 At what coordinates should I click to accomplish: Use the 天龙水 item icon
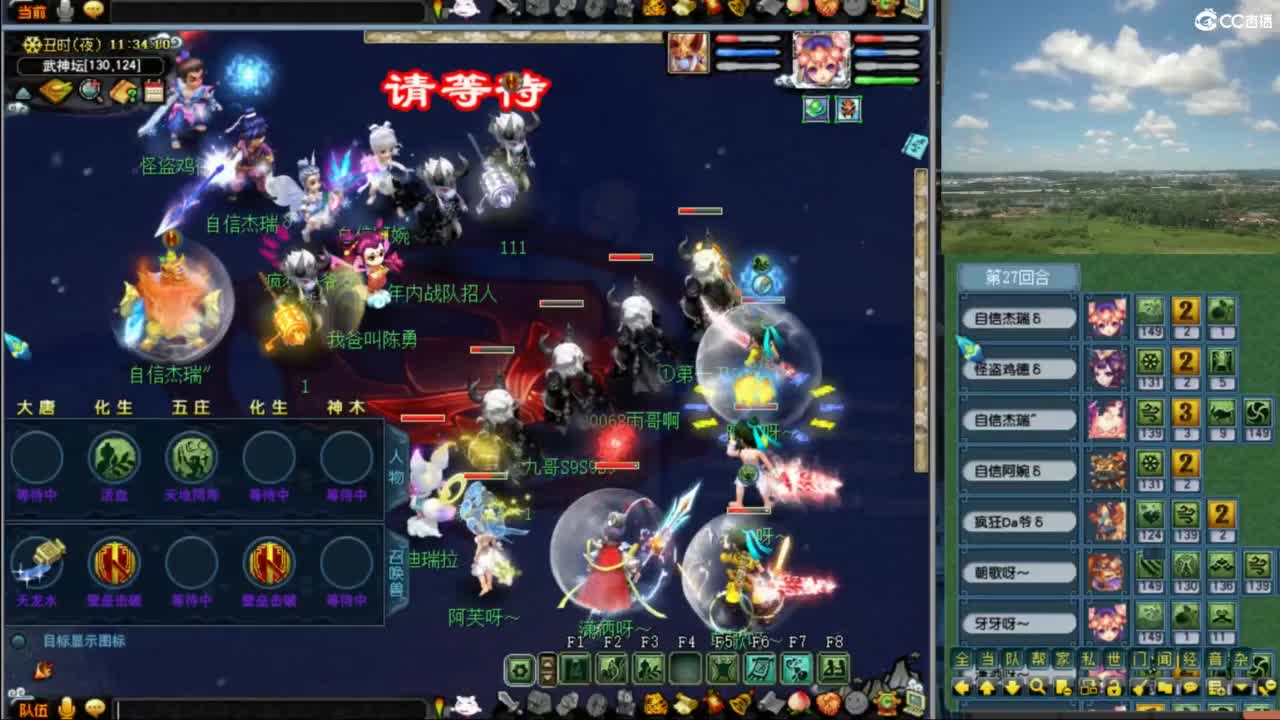(x=37, y=570)
